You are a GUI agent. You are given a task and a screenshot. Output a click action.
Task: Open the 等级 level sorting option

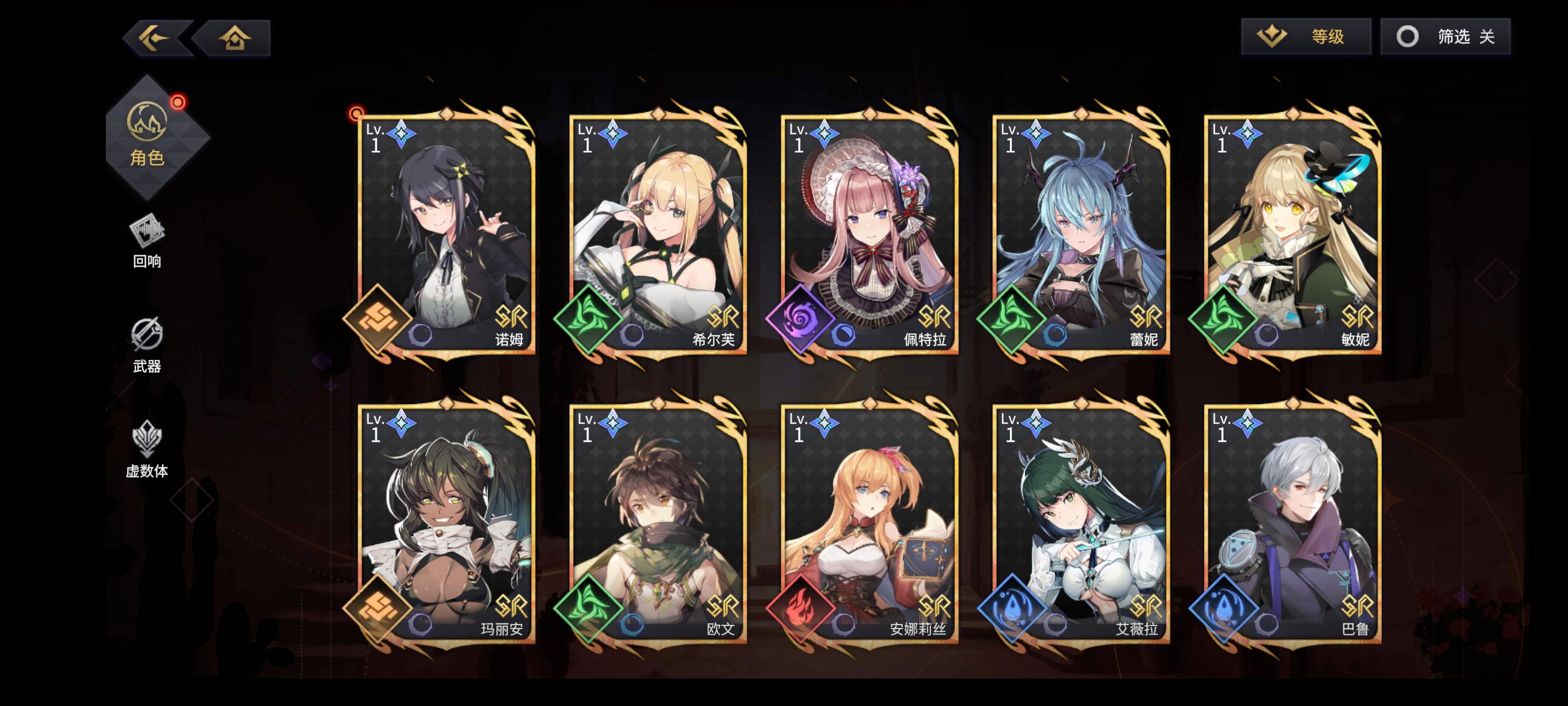pos(1305,37)
